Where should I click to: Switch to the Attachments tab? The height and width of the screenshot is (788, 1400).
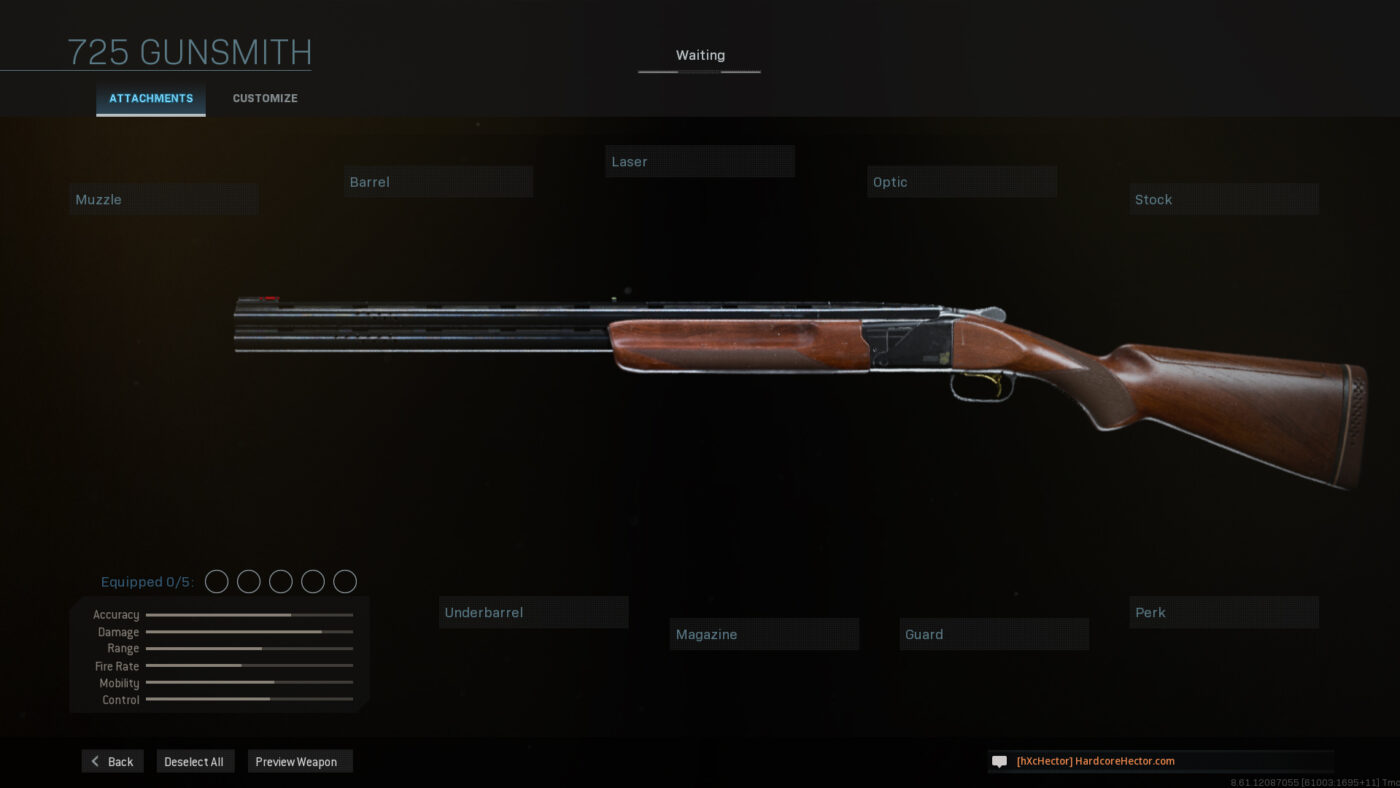pyautogui.click(x=151, y=99)
